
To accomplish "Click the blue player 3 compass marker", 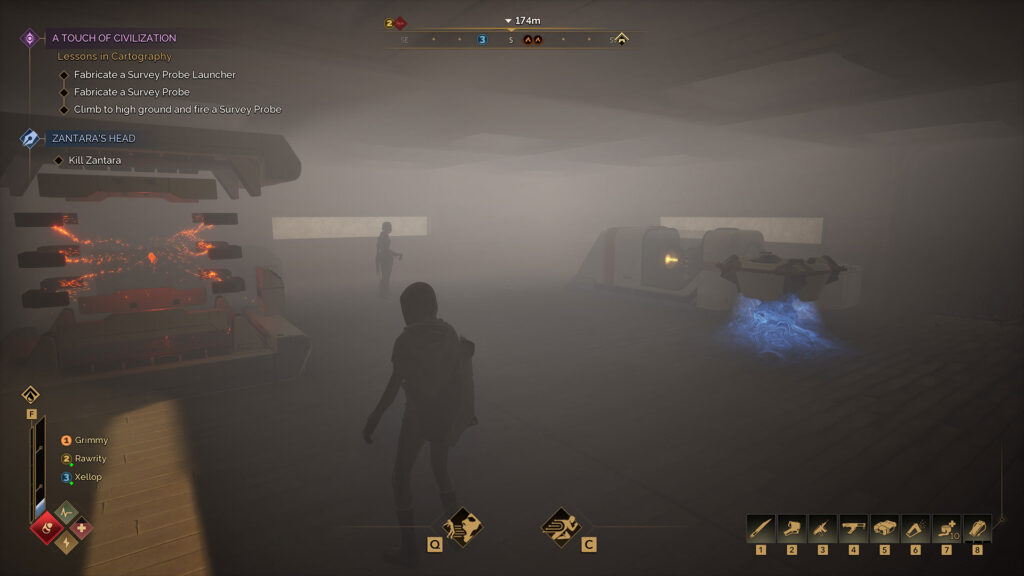I will [482, 40].
